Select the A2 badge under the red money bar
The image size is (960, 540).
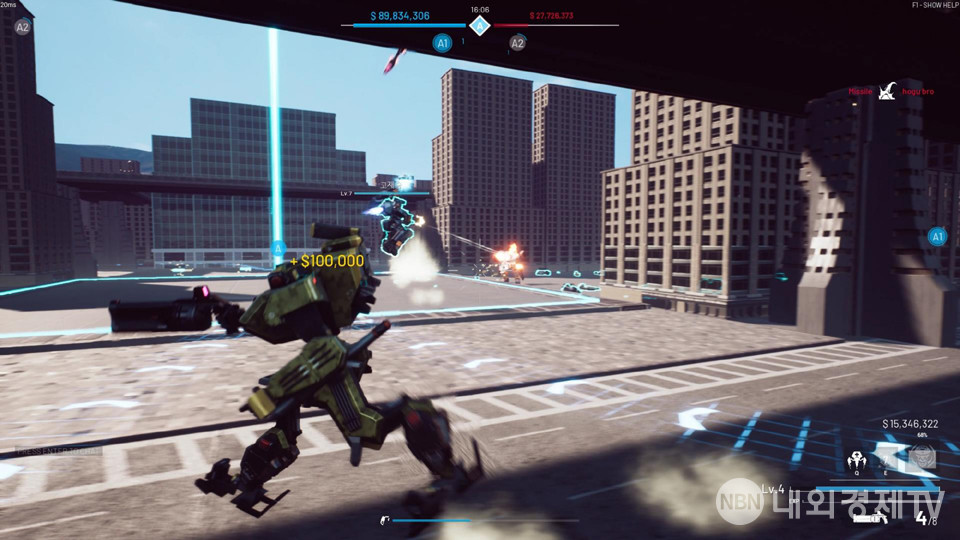tap(517, 43)
